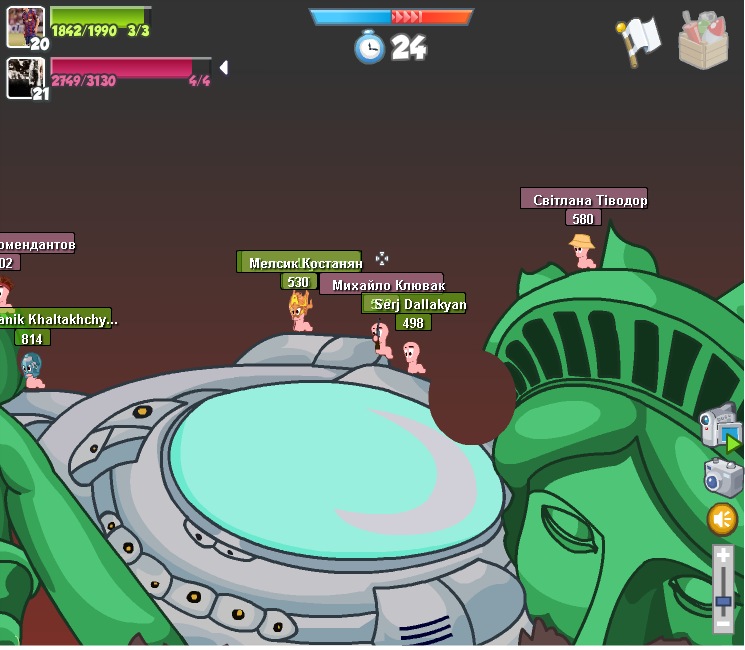Image resolution: width=745 pixels, height=650 pixels.
Task: Toggle sound with the orange speaker button
Action: [722, 519]
